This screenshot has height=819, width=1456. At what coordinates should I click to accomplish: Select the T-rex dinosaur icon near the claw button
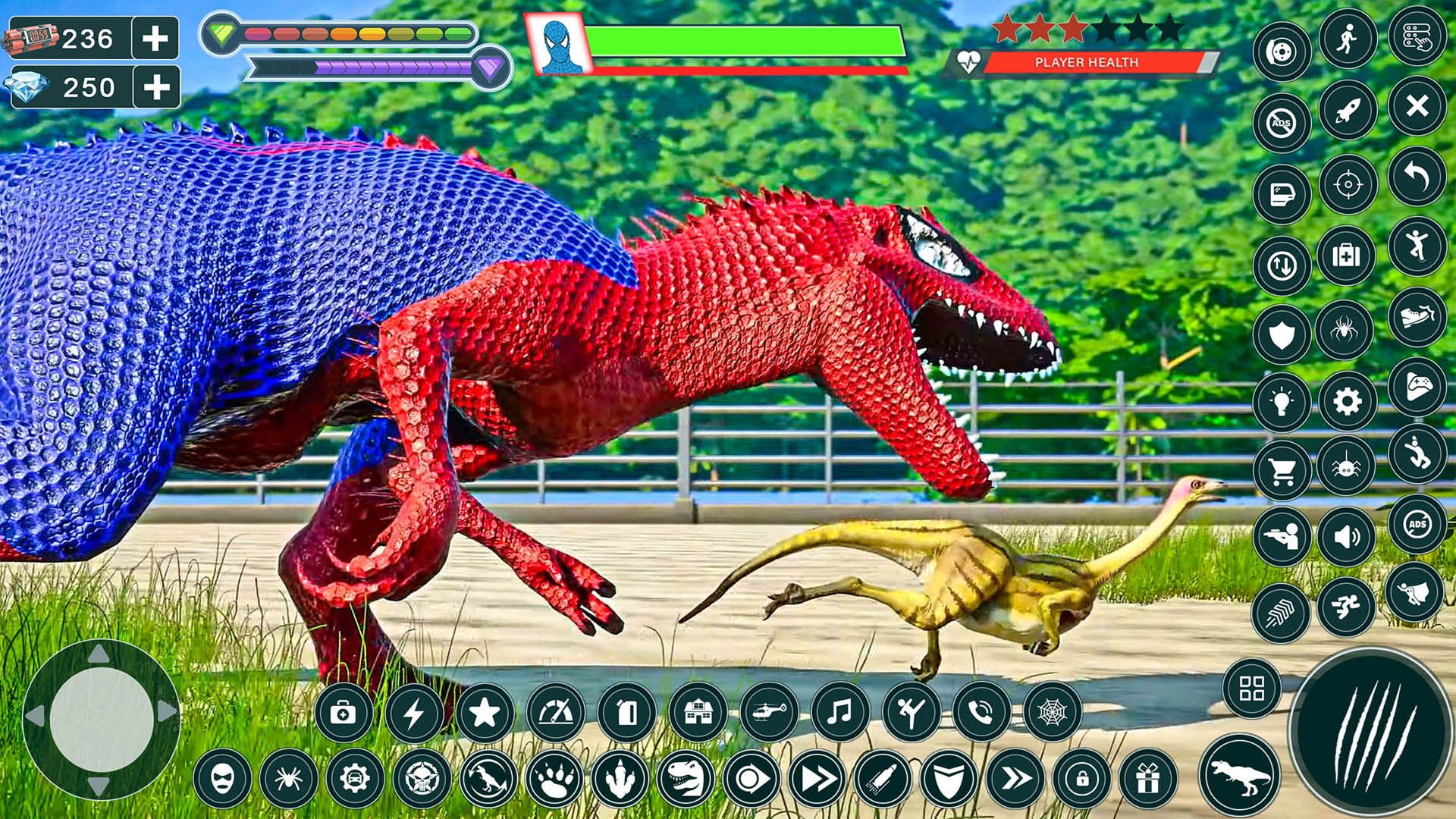click(x=1238, y=775)
